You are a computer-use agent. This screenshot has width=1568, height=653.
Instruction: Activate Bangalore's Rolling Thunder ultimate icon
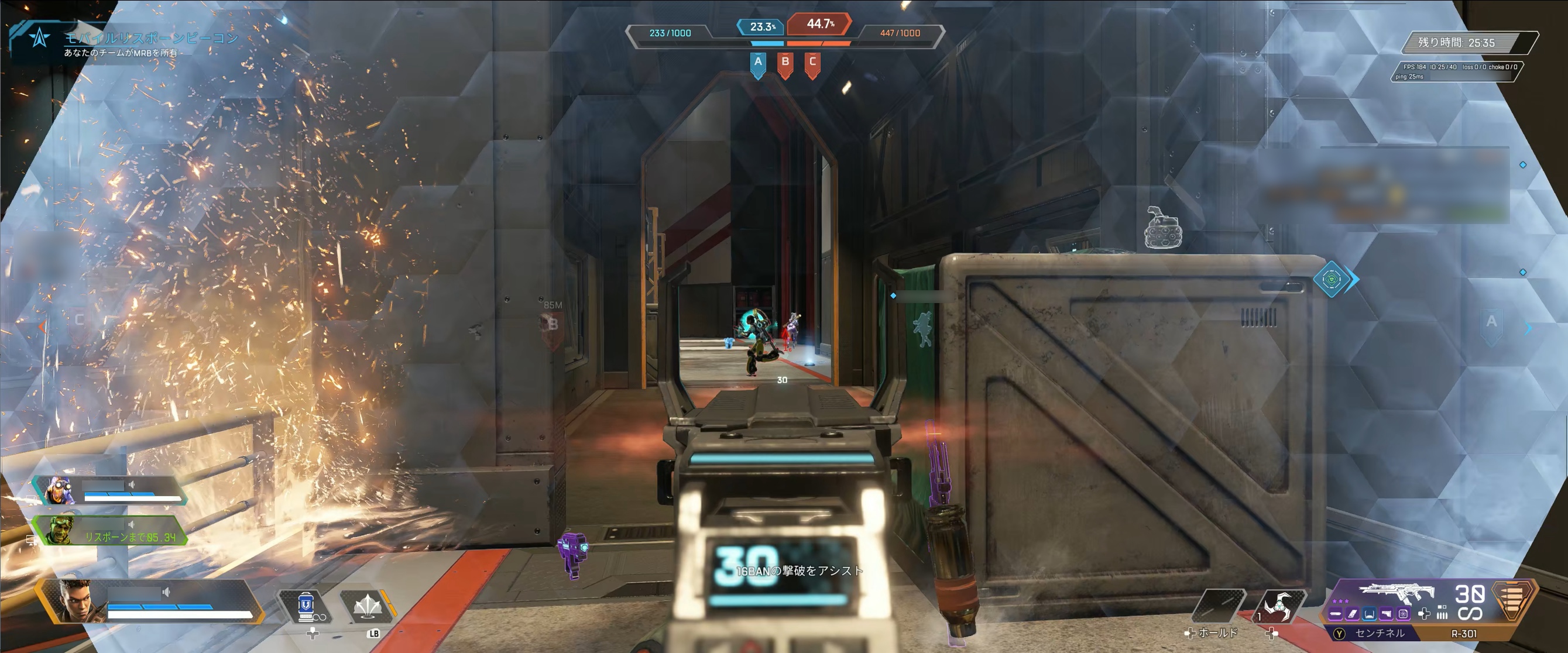[x=367, y=606]
